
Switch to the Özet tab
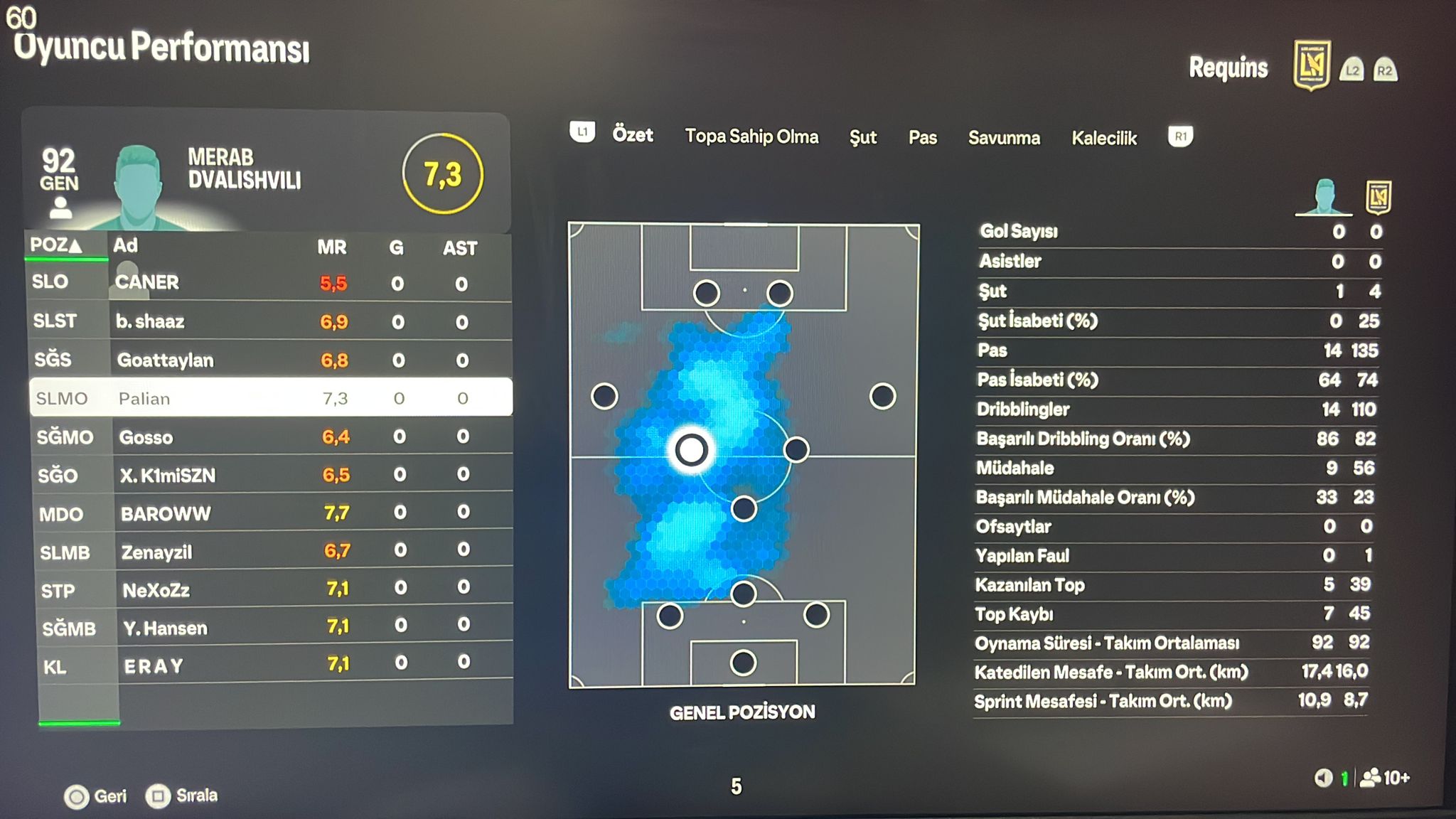pos(632,135)
